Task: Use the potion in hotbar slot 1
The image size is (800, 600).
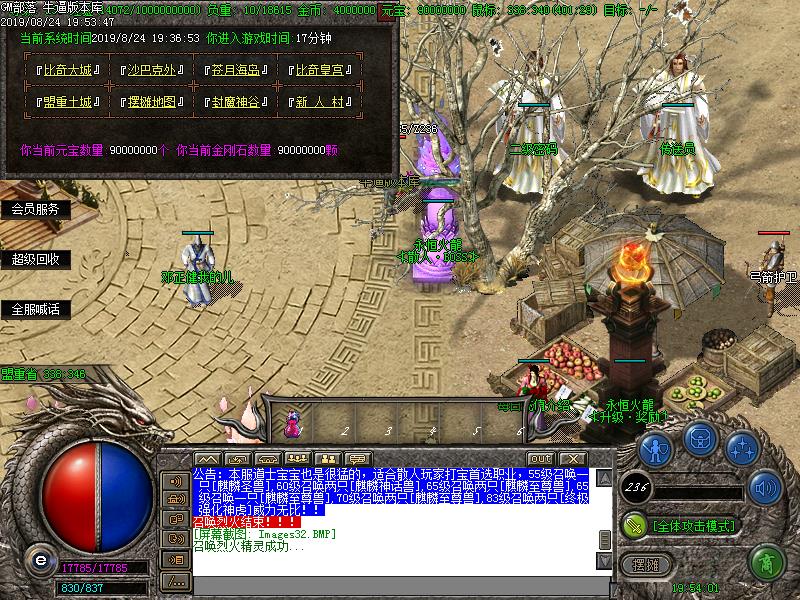Action: pos(293,422)
